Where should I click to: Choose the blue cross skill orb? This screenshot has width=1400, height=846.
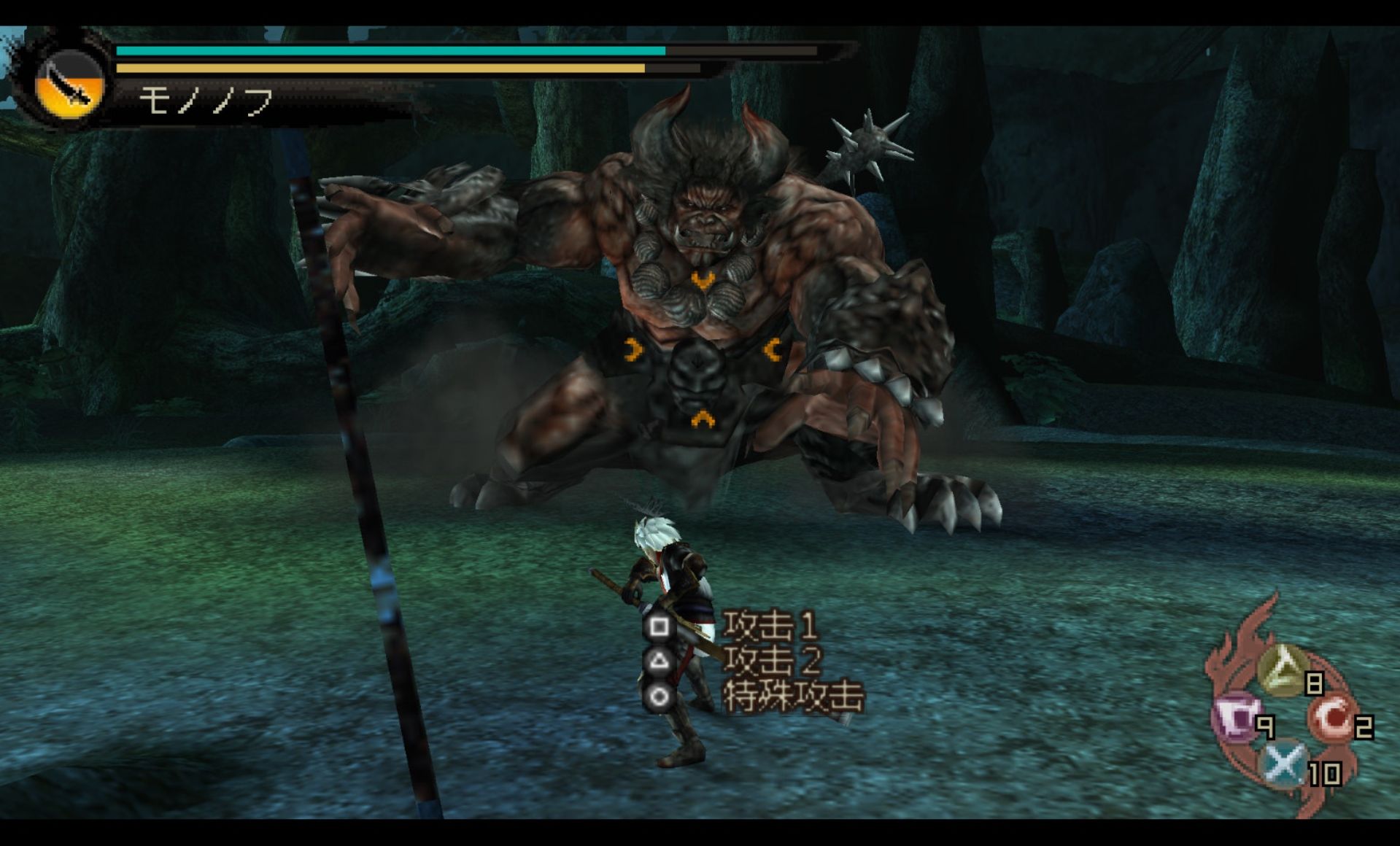tap(1284, 763)
